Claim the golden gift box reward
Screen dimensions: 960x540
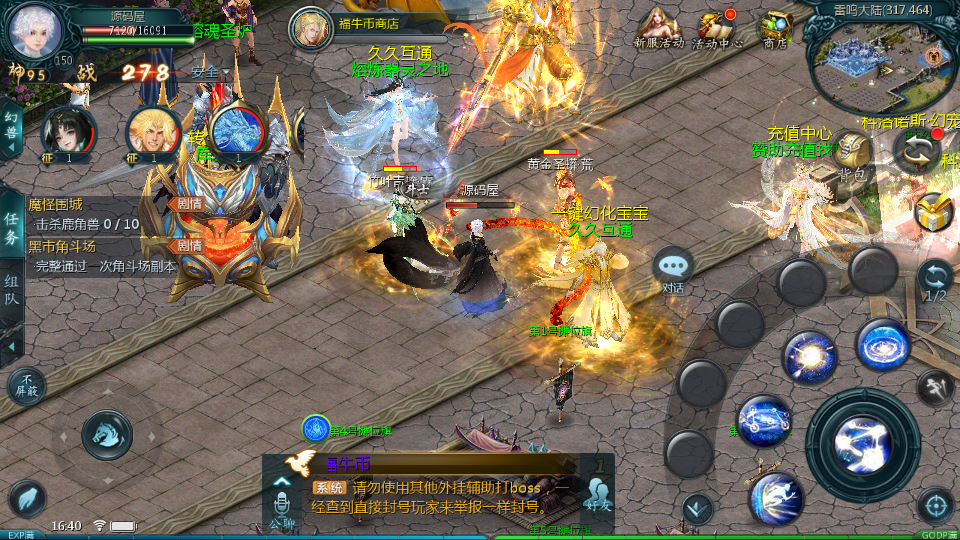click(x=934, y=212)
